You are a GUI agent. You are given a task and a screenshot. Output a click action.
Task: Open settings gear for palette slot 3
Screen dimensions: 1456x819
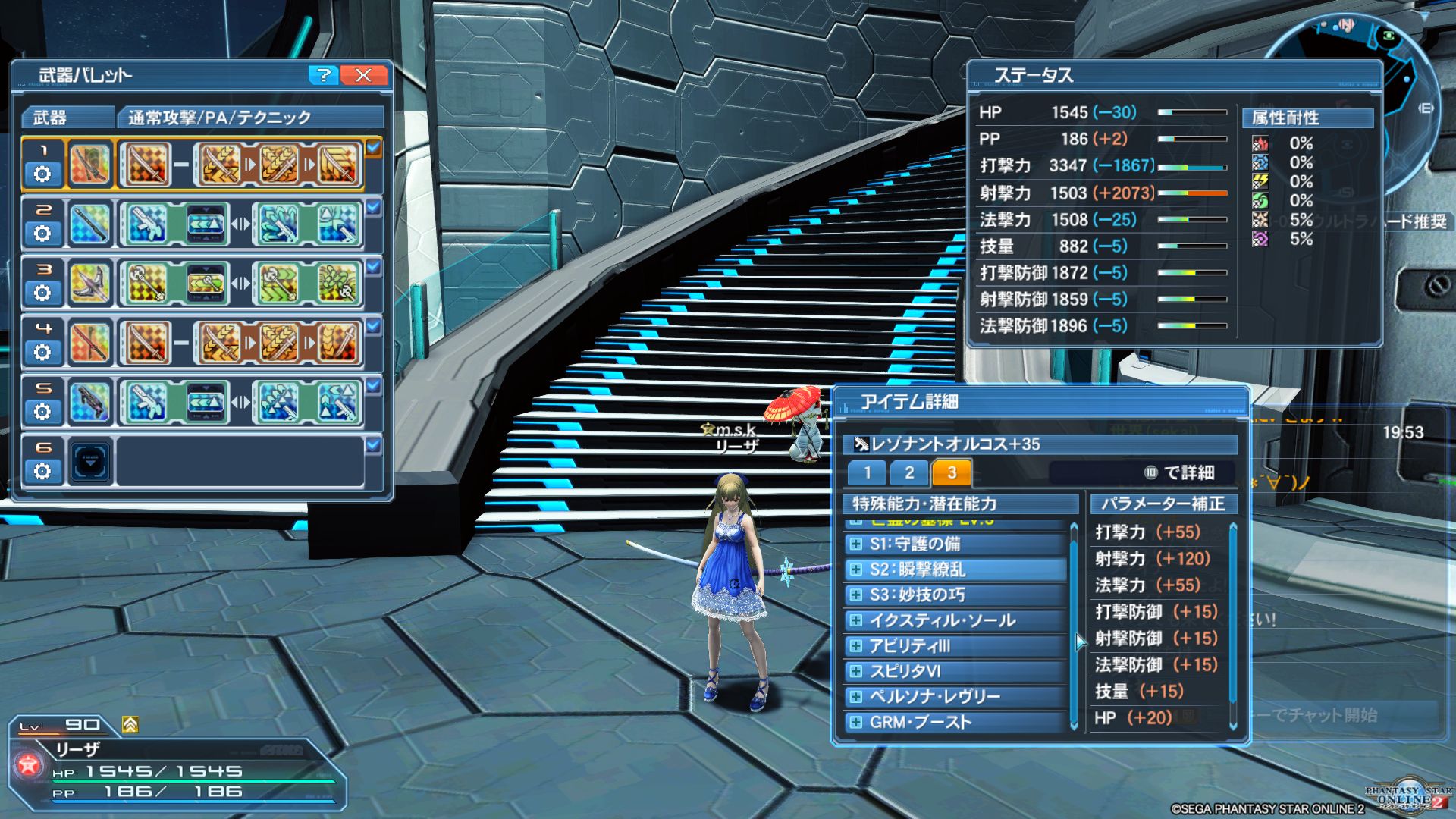pyautogui.click(x=42, y=293)
